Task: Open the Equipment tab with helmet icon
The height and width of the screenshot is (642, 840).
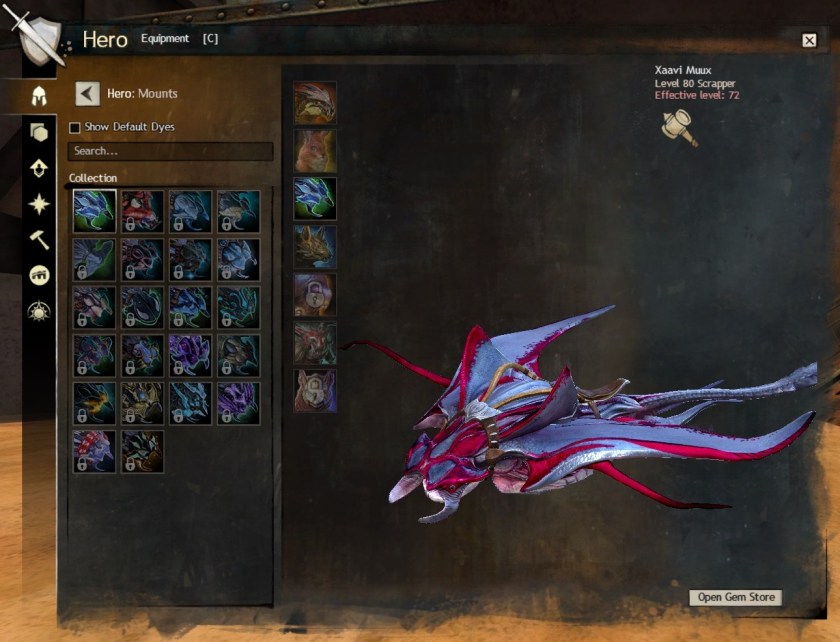Action: [39, 97]
